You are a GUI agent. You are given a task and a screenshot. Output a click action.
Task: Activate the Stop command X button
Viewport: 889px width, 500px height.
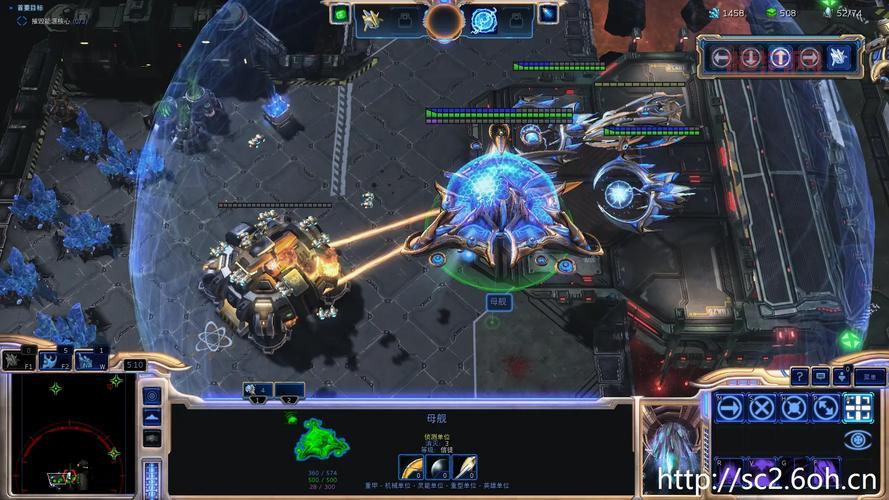tap(762, 407)
